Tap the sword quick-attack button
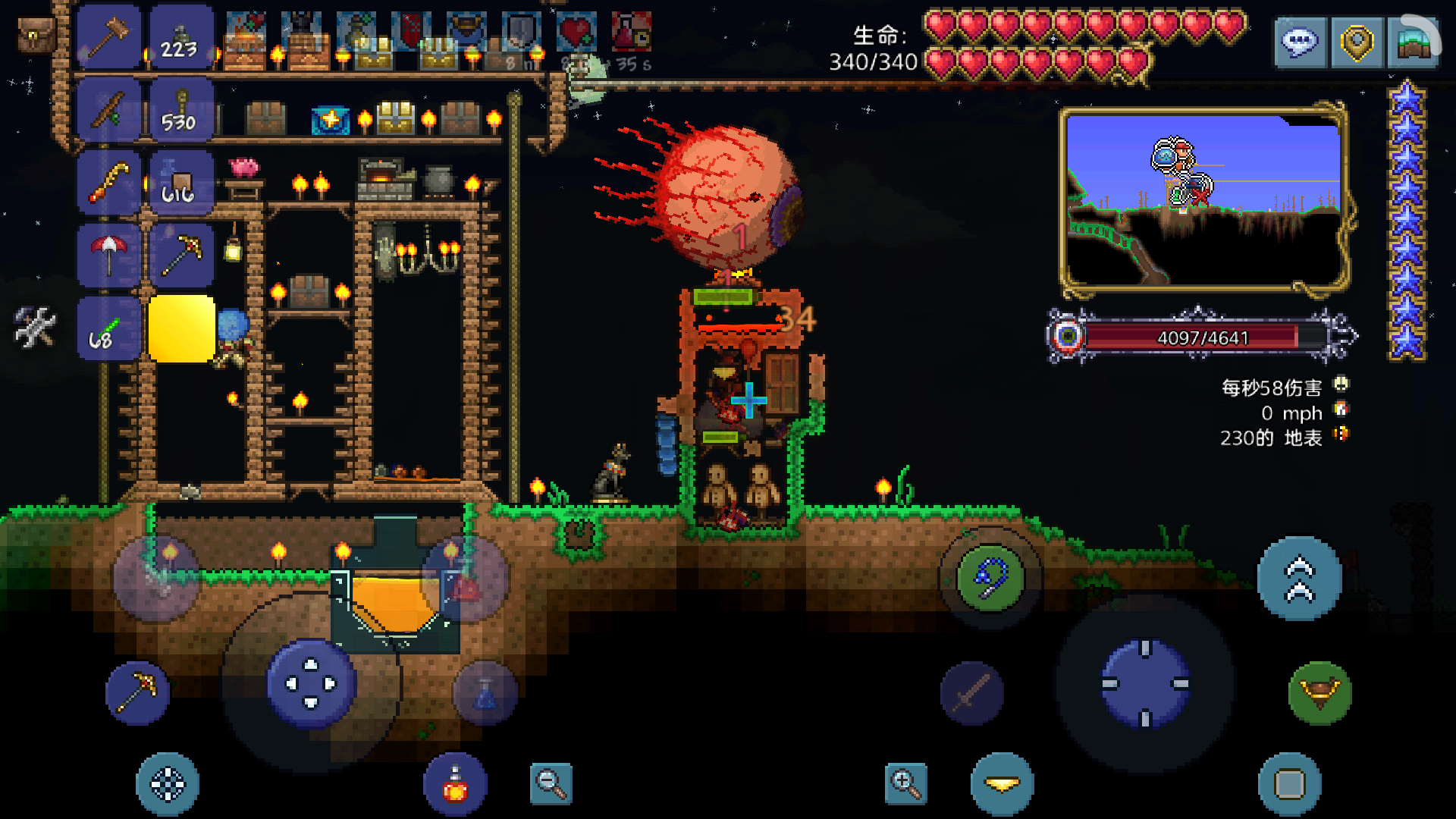This screenshot has height=819, width=1456. pyautogui.click(x=972, y=693)
